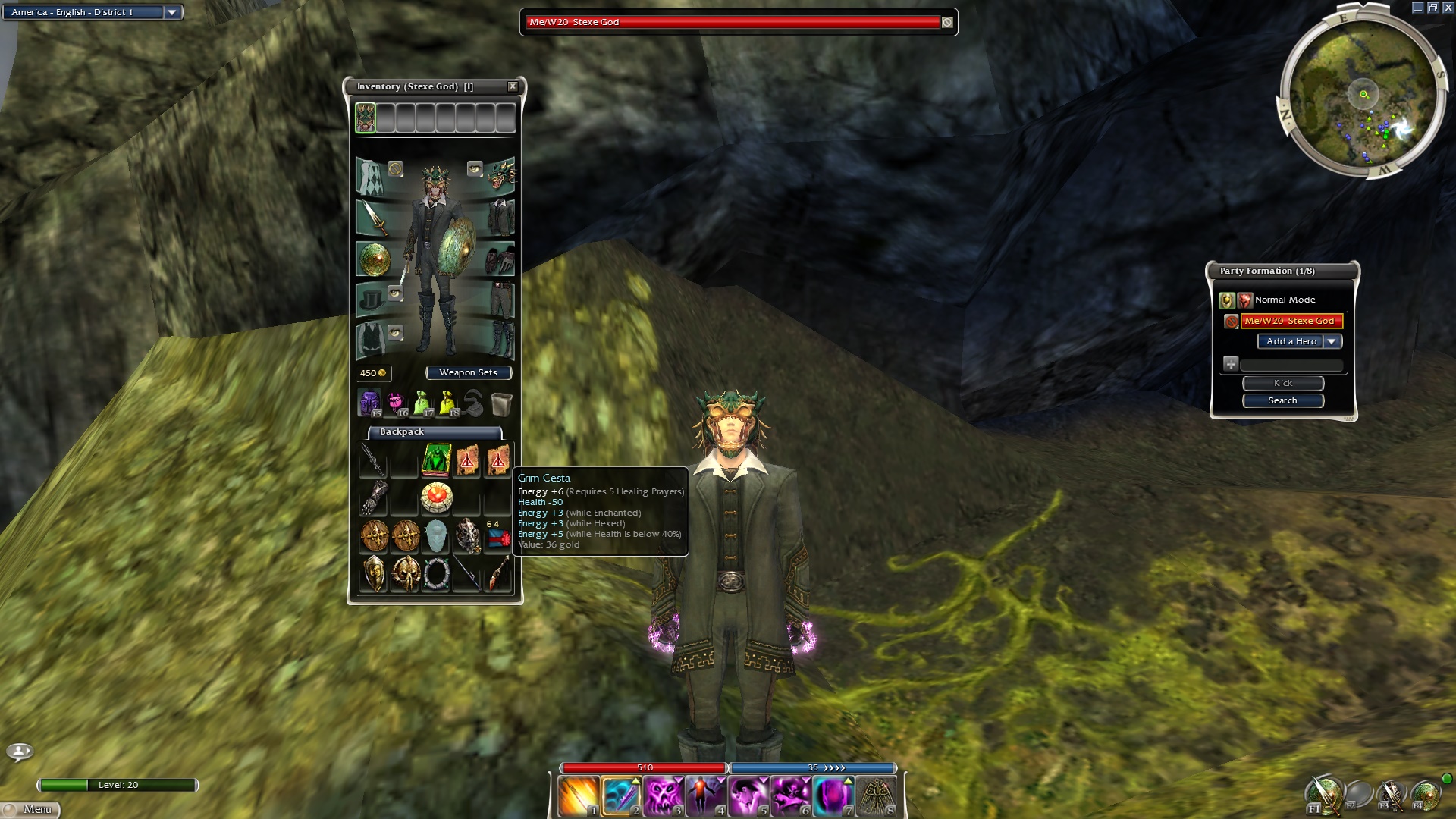Open the district selection dropdown
The image size is (1456, 819).
coord(172,12)
